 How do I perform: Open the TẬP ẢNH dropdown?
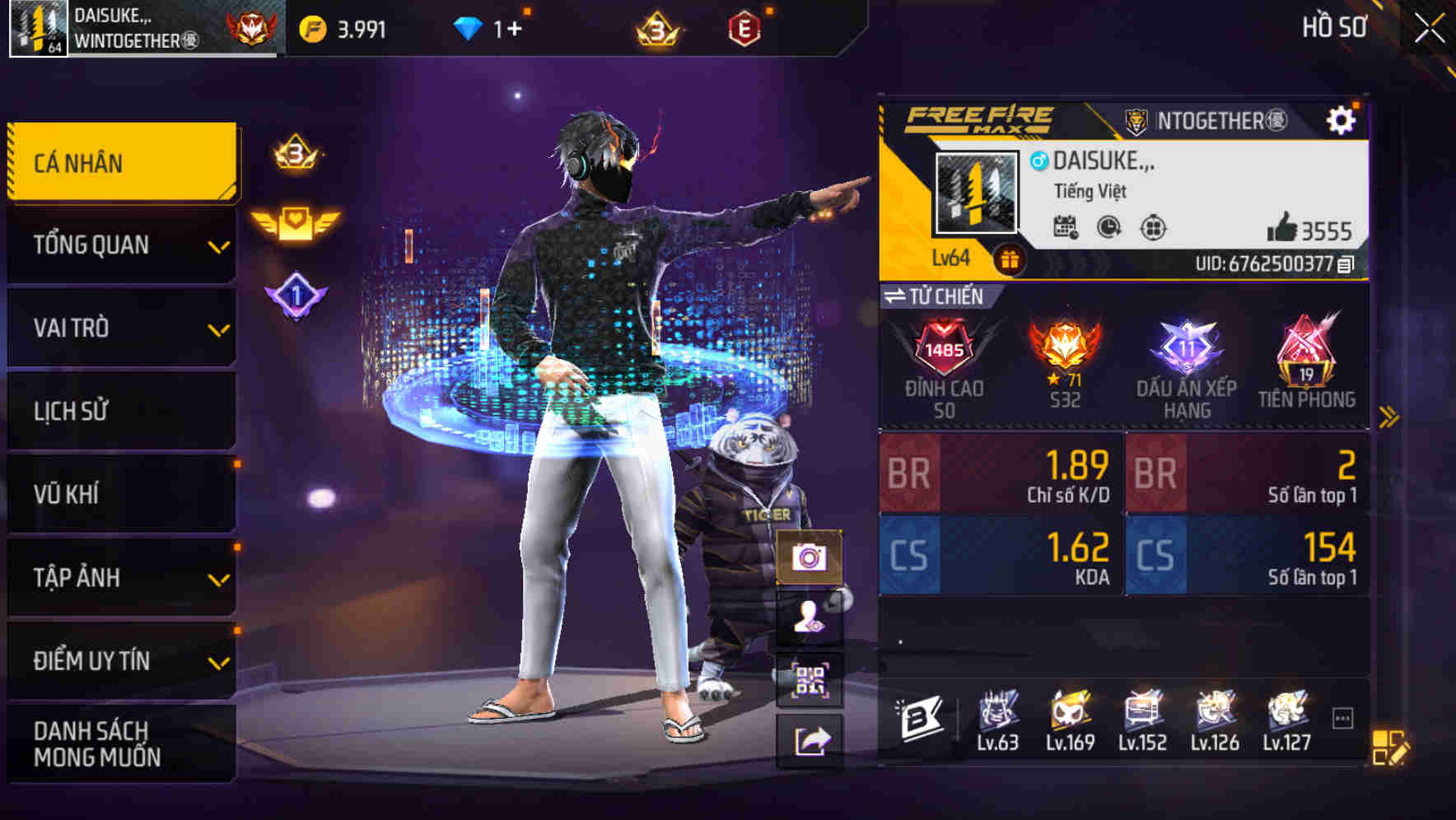click(x=120, y=578)
